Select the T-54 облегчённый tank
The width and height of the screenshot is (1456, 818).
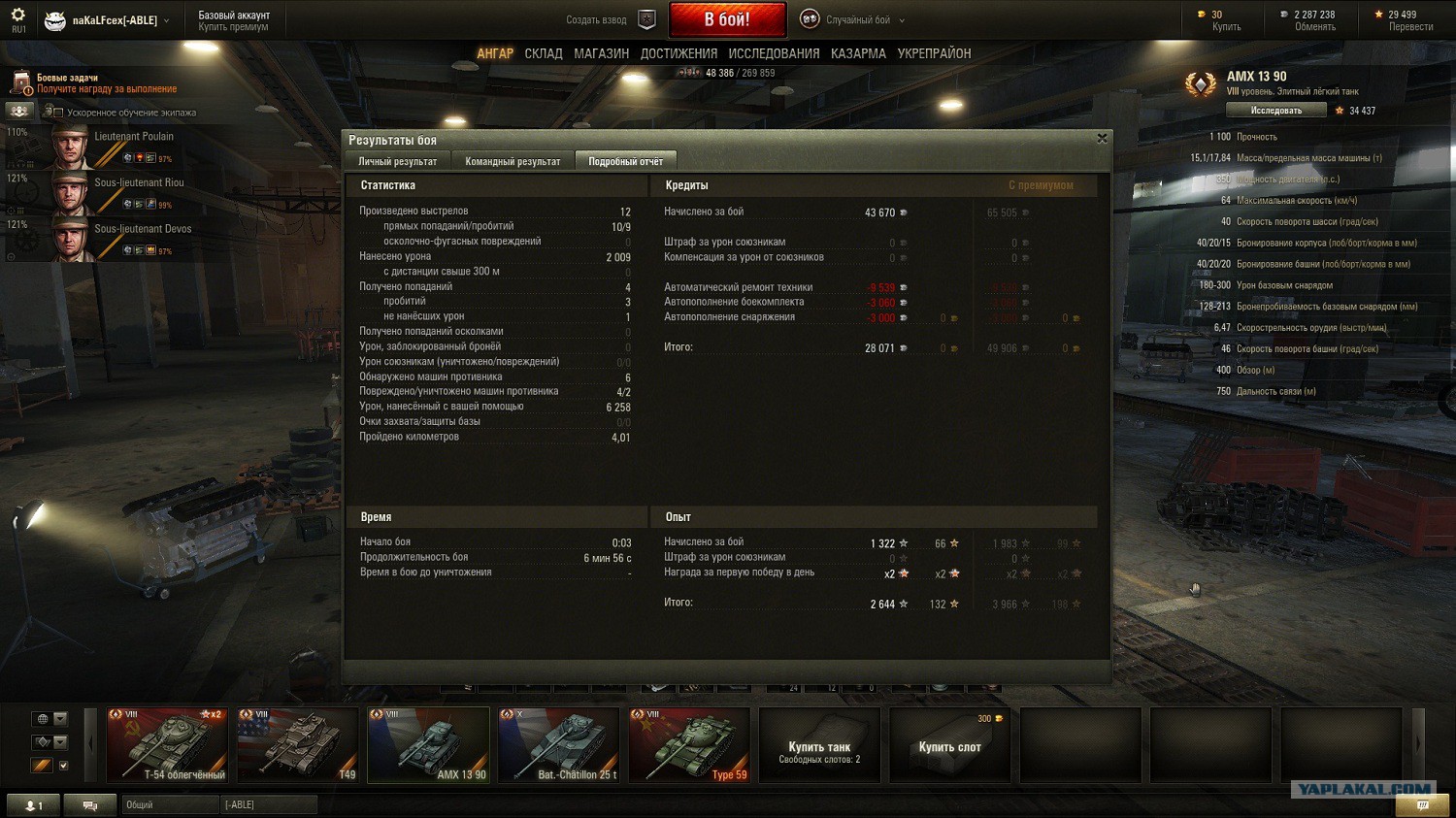click(167, 744)
